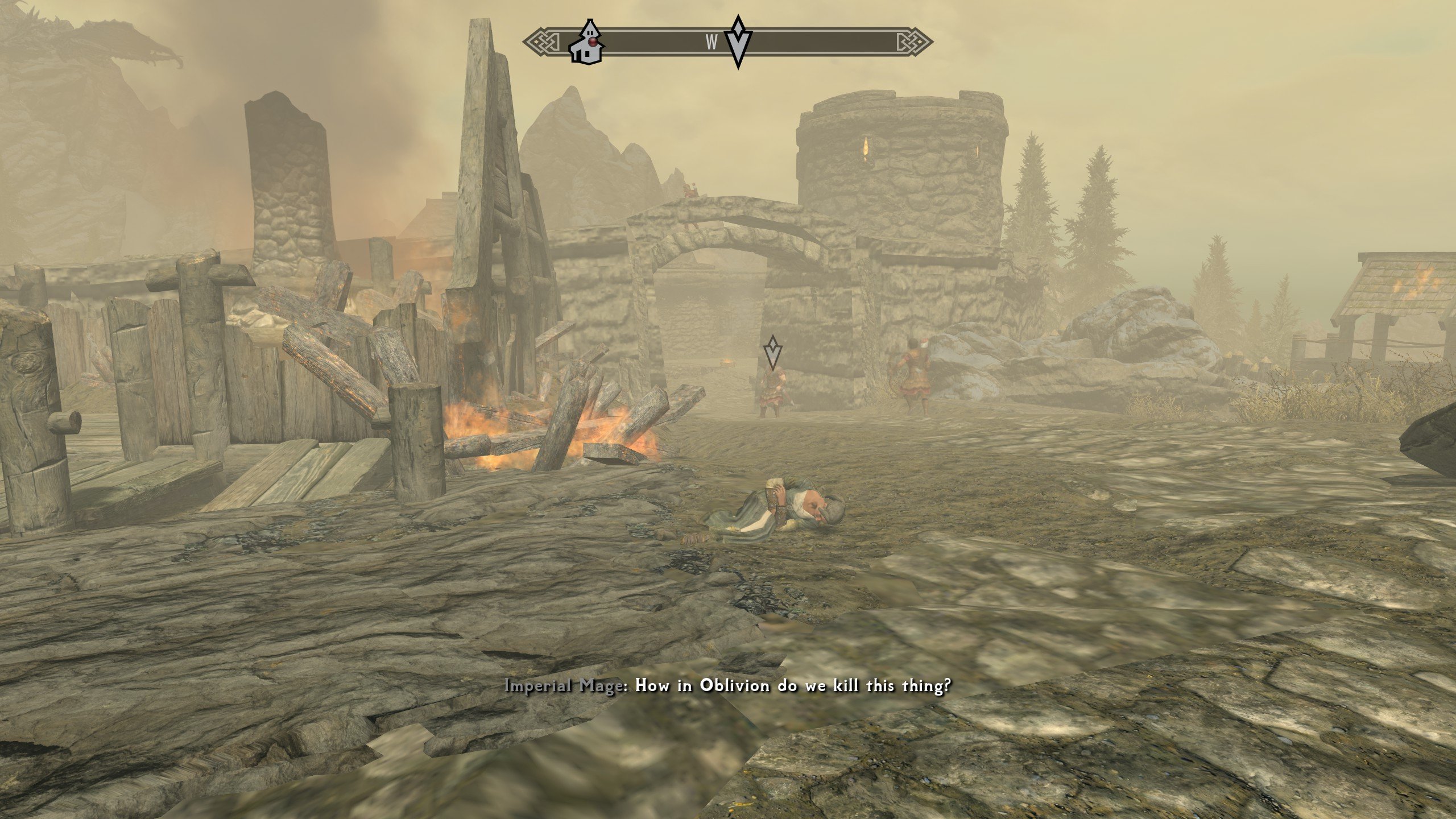This screenshot has width=1456, height=819.
Task: Select the quest arrow marker on the compass bar
Action: click(738, 42)
